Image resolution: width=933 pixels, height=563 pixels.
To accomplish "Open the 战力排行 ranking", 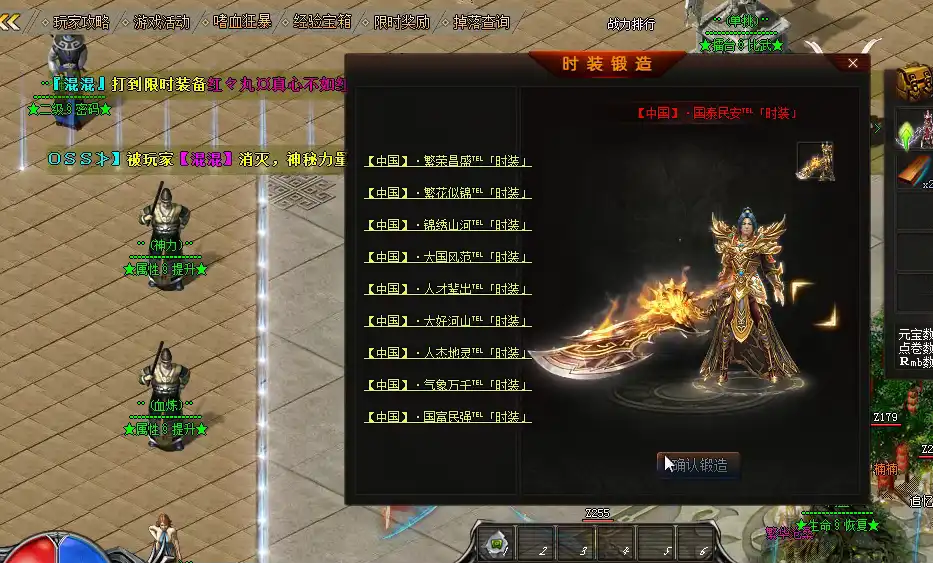I will pos(631,24).
